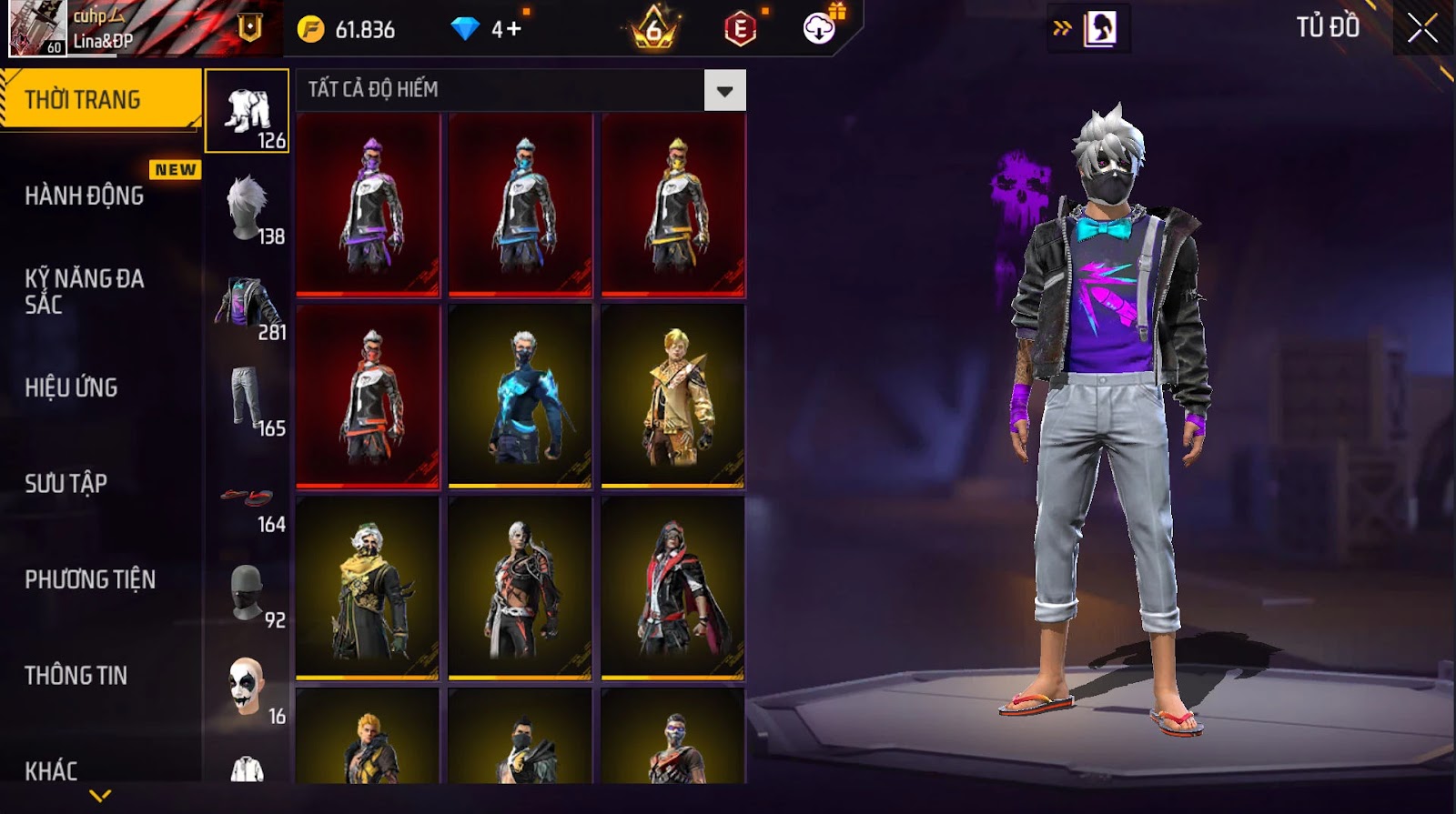Go to Phương Tiện tab
1456x814 pixels.
click(x=89, y=579)
